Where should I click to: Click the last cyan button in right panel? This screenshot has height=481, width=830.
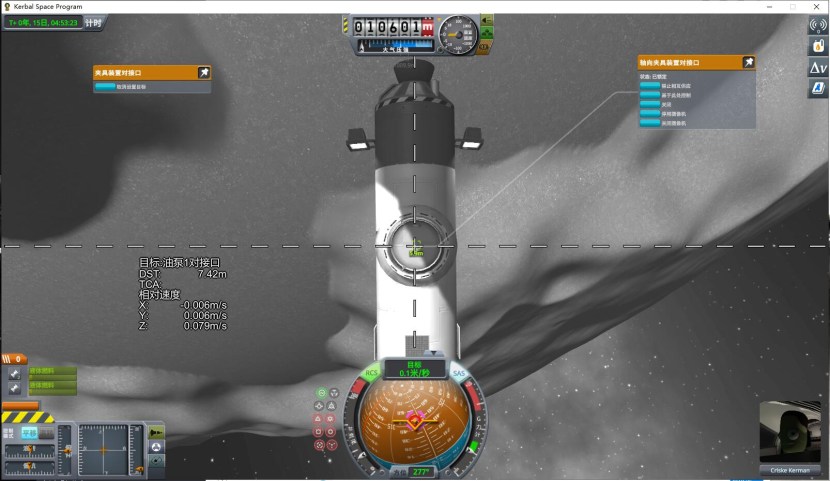tap(649, 123)
